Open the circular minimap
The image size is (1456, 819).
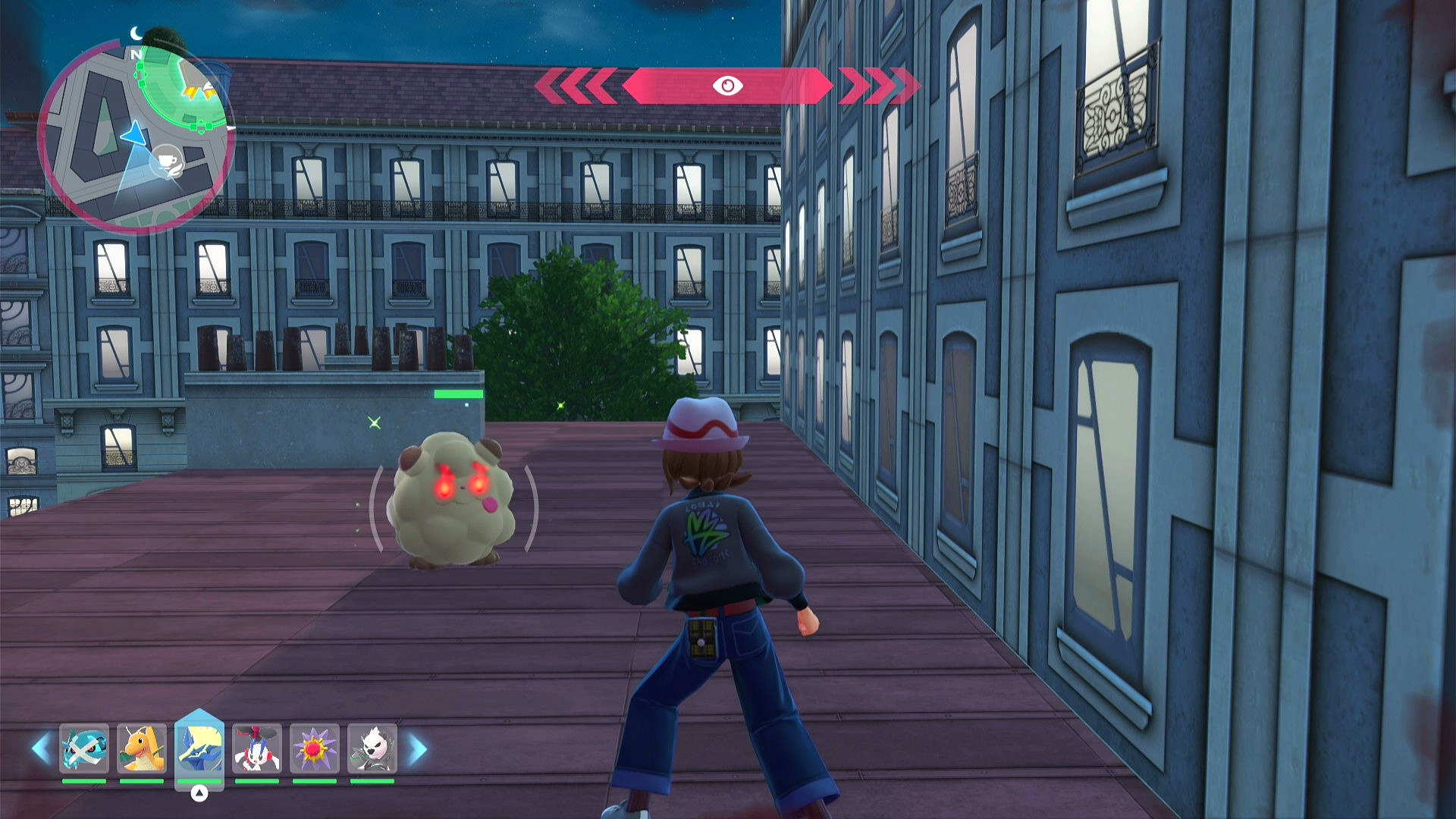[x=136, y=136]
